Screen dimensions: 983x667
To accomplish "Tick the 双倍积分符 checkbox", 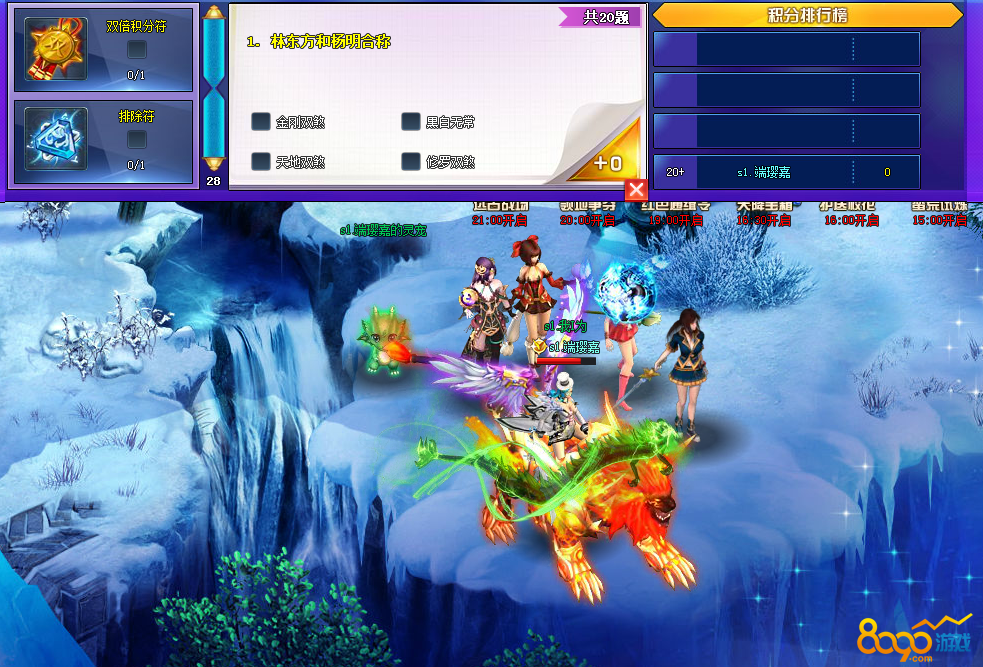I will point(137,49).
